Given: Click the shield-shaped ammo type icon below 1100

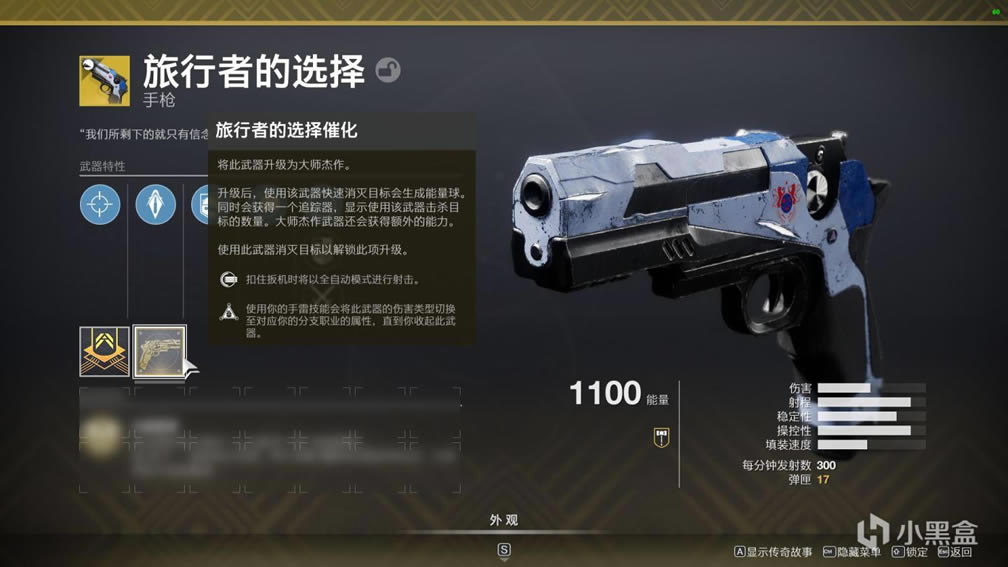Looking at the screenshot, I should [661, 436].
